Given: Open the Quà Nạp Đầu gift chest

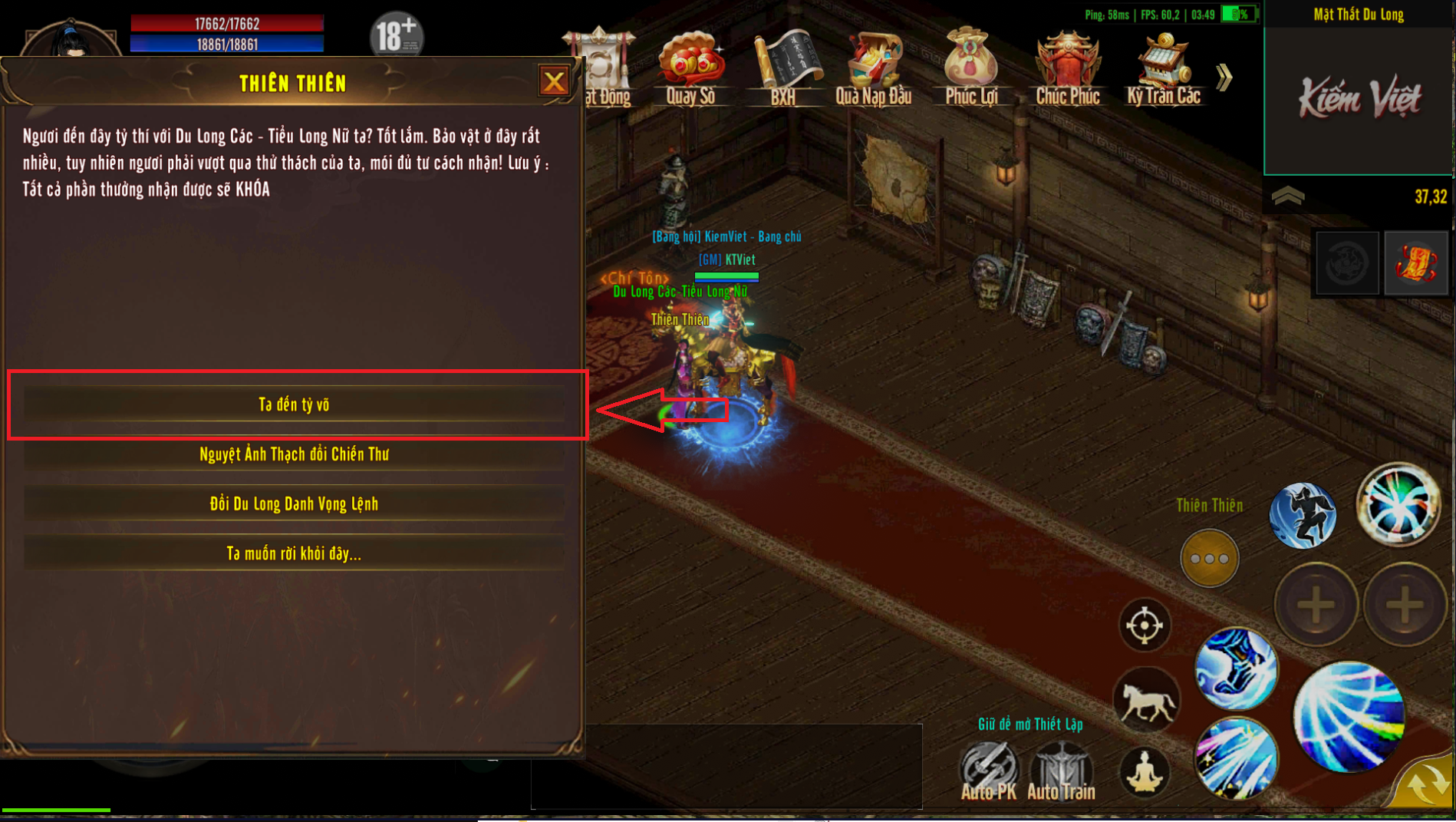Looking at the screenshot, I should click(873, 68).
